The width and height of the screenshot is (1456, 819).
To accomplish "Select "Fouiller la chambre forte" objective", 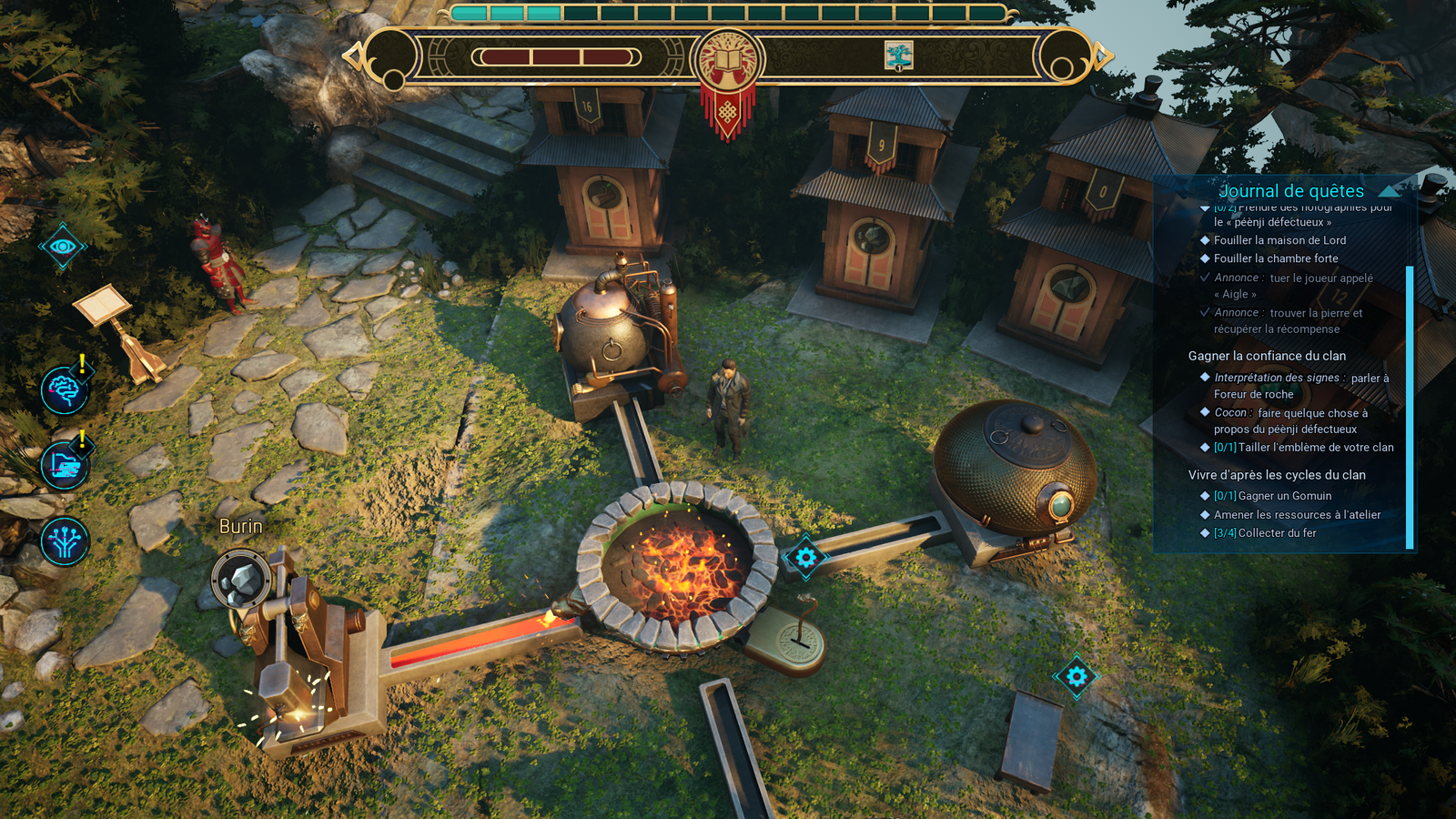I will [x=1276, y=258].
